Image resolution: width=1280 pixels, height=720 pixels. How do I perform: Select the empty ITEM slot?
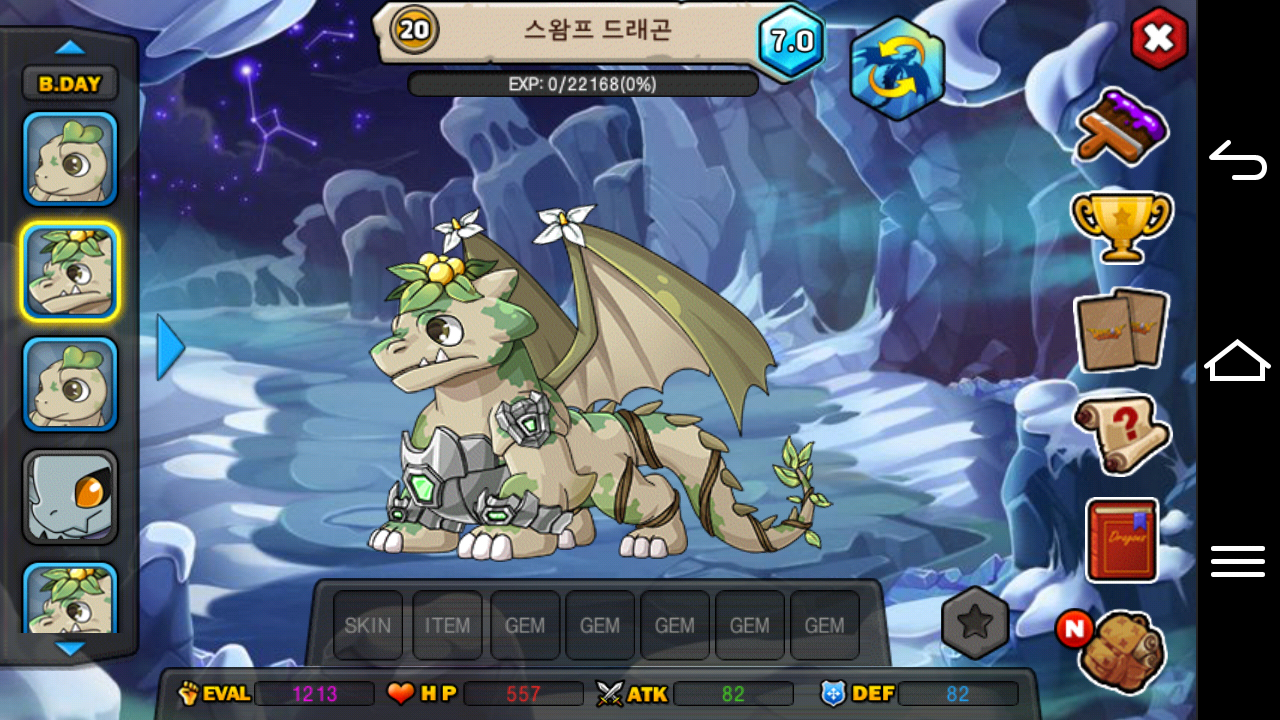point(447,625)
